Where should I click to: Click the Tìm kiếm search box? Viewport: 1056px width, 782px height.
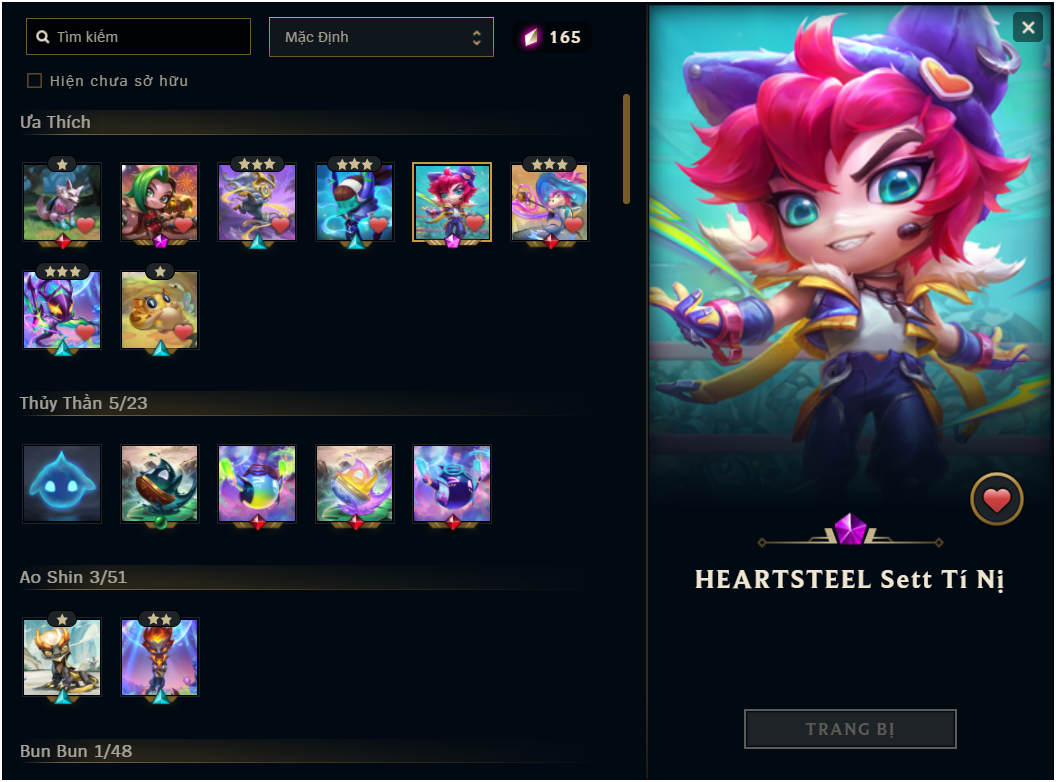[x=138, y=37]
